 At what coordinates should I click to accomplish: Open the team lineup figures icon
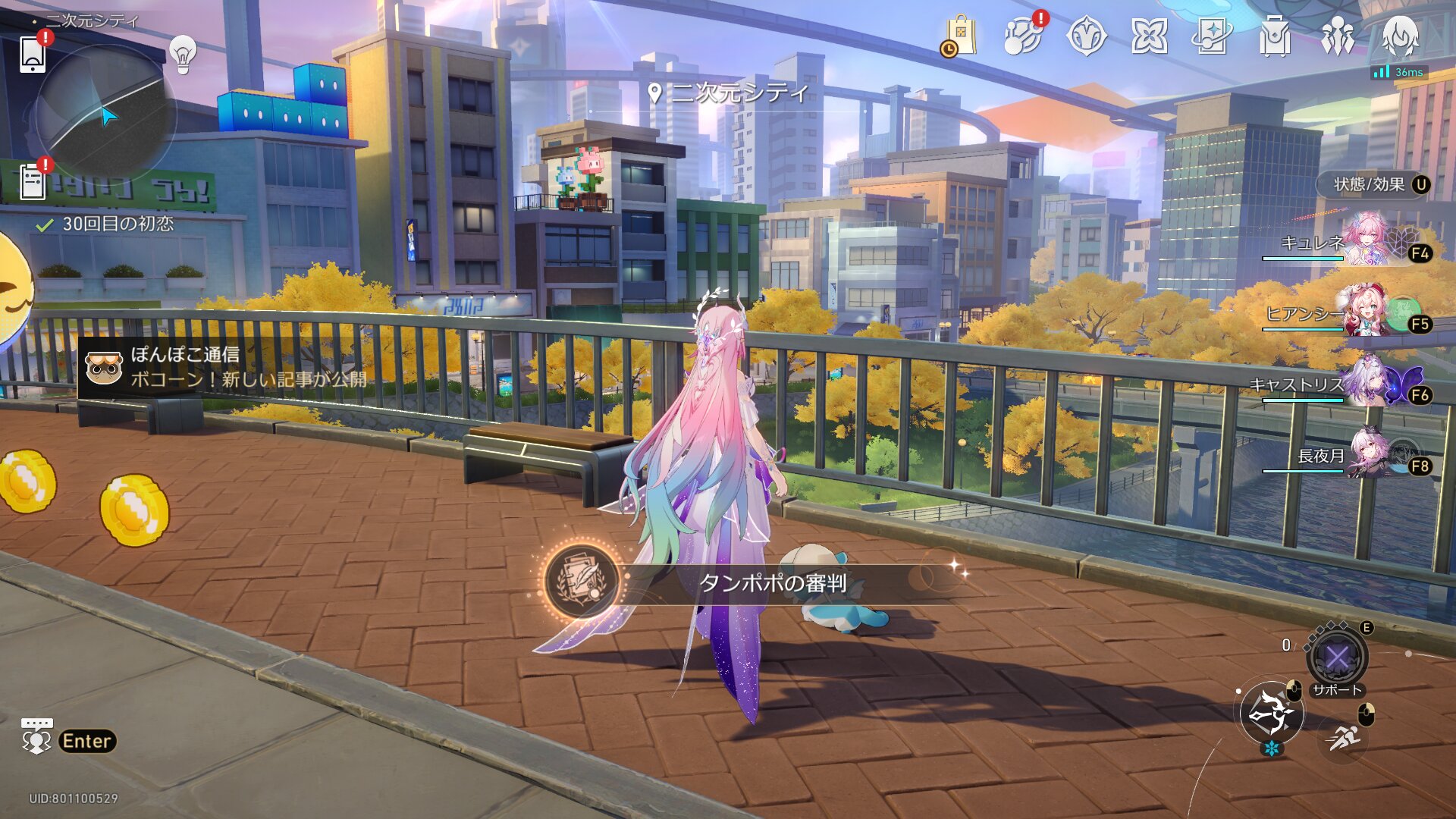point(1337,36)
